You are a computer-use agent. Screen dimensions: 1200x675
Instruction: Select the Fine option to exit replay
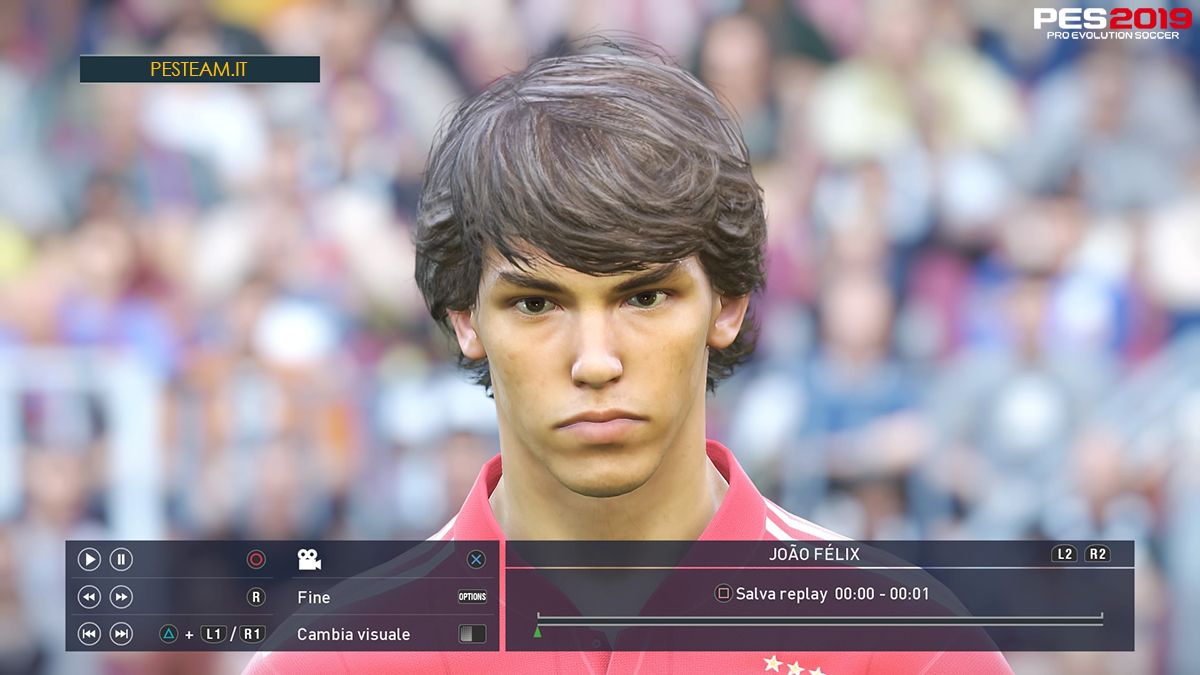(314, 597)
